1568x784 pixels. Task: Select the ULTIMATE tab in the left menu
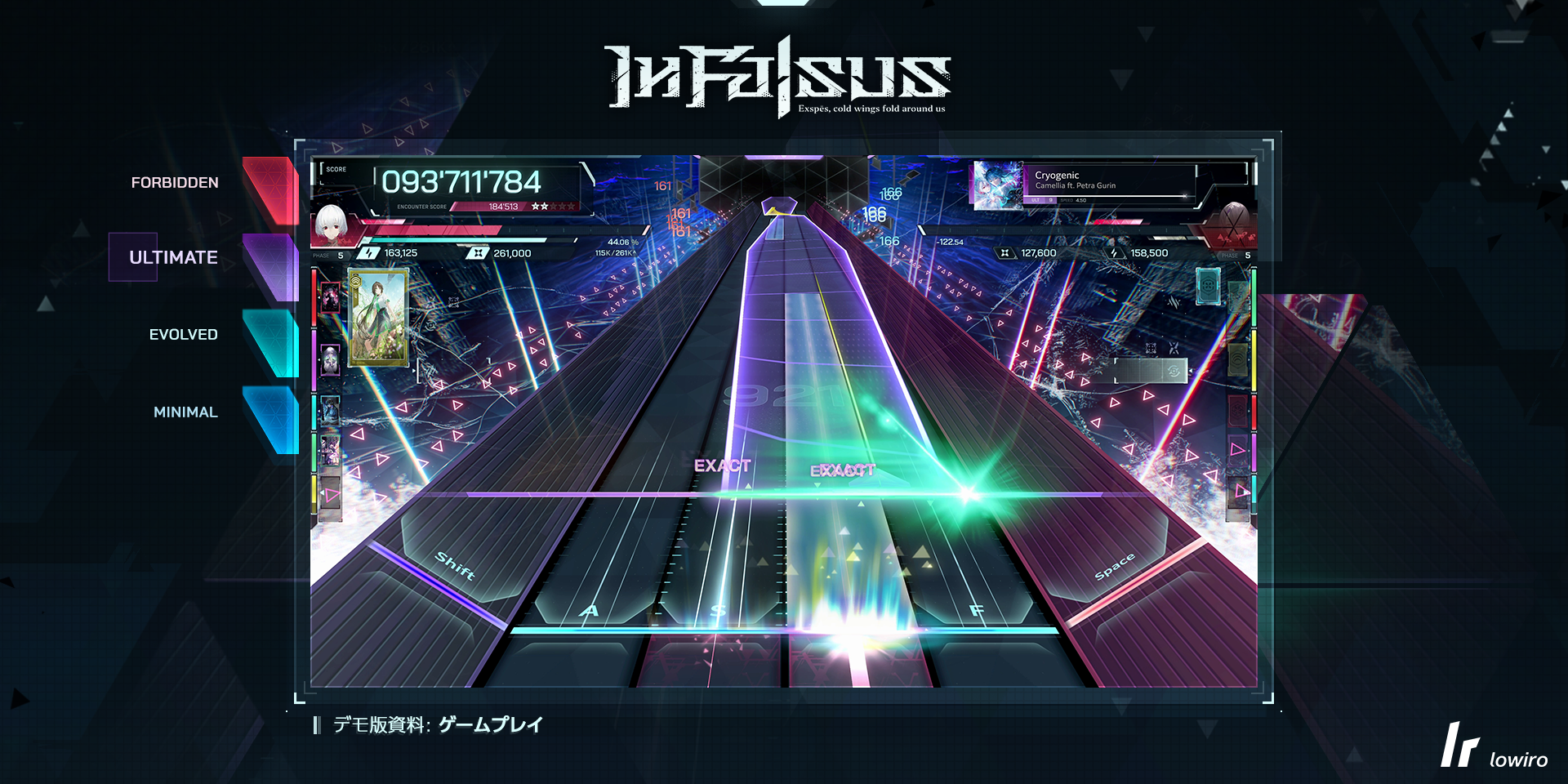click(173, 256)
